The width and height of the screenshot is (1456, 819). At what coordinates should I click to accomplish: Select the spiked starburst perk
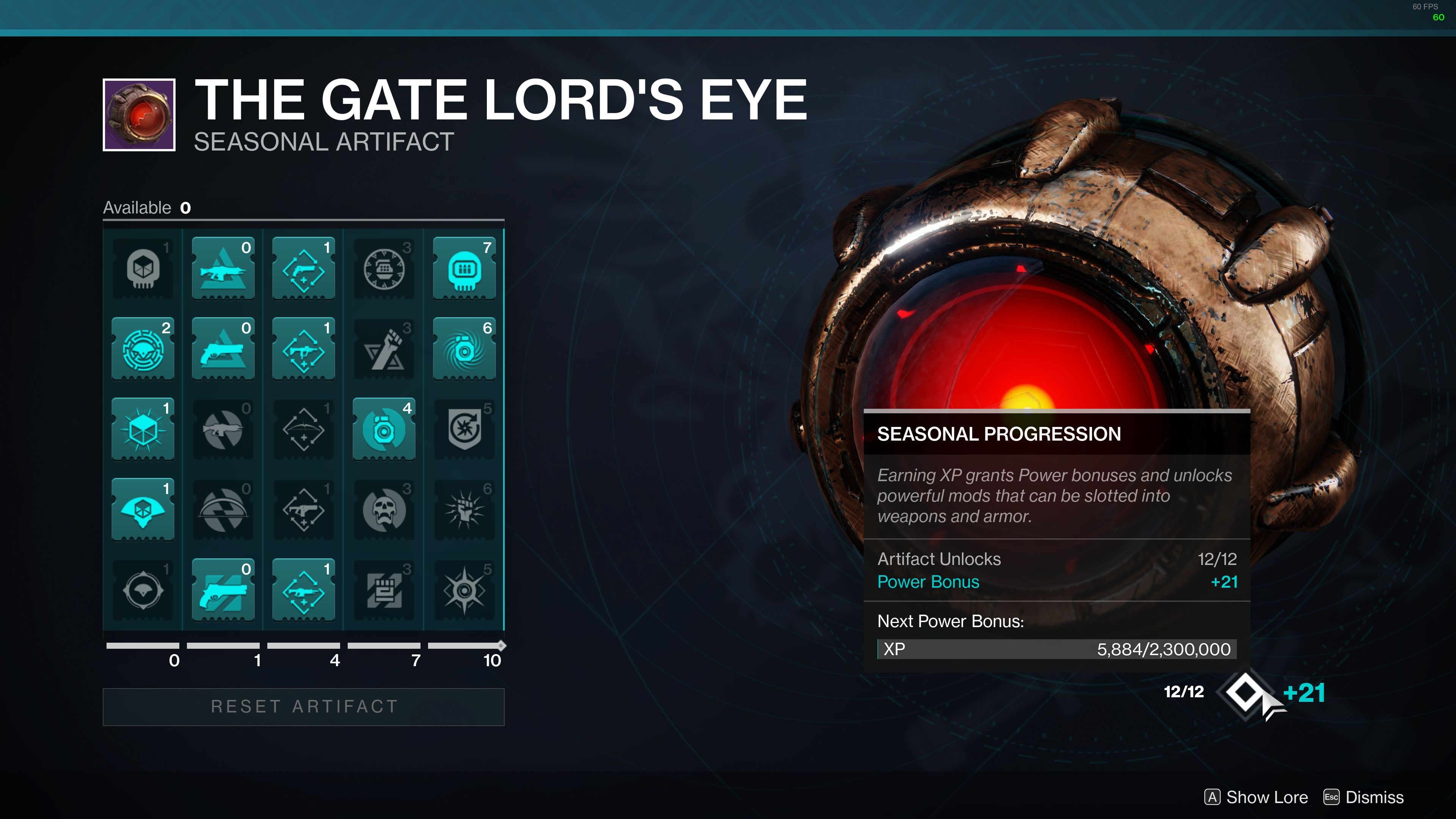click(x=464, y=590)
